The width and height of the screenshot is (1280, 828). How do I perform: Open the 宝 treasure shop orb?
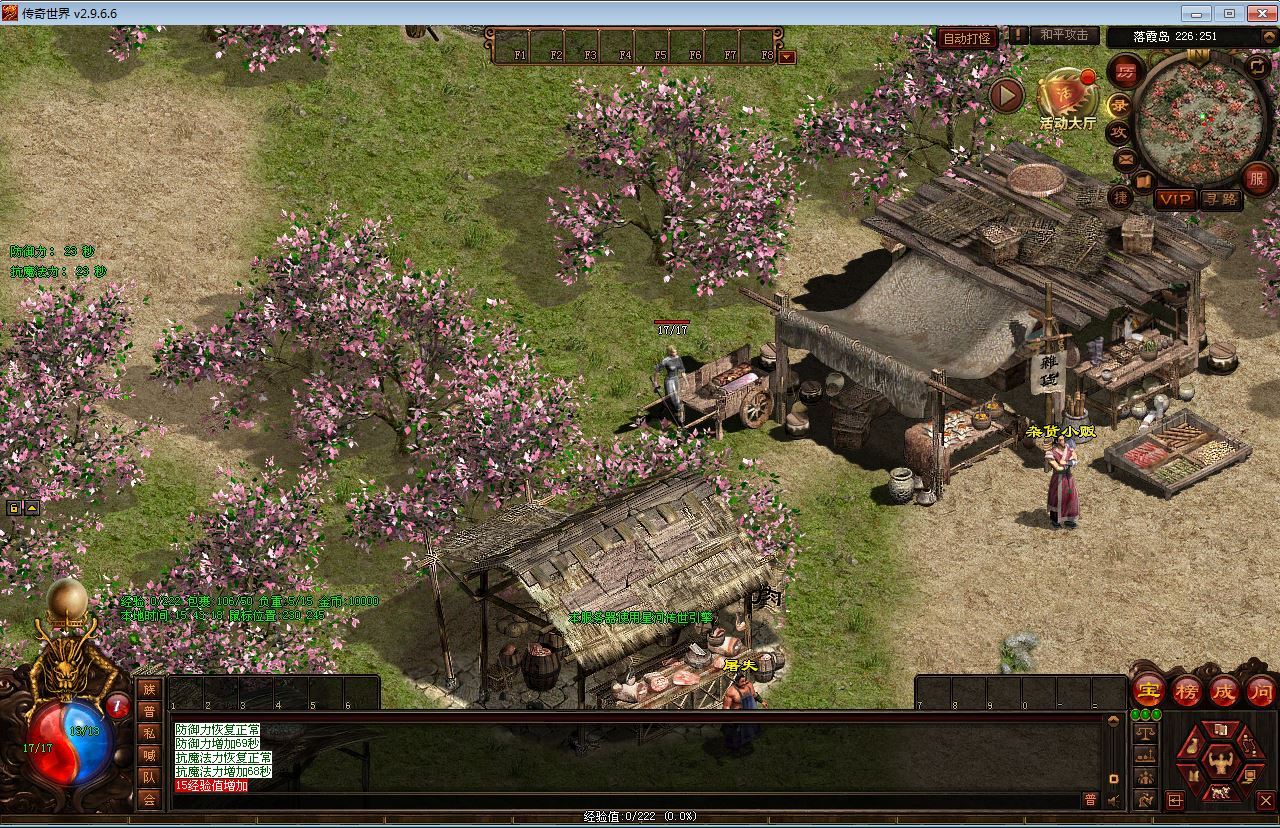pos(1147,690)
